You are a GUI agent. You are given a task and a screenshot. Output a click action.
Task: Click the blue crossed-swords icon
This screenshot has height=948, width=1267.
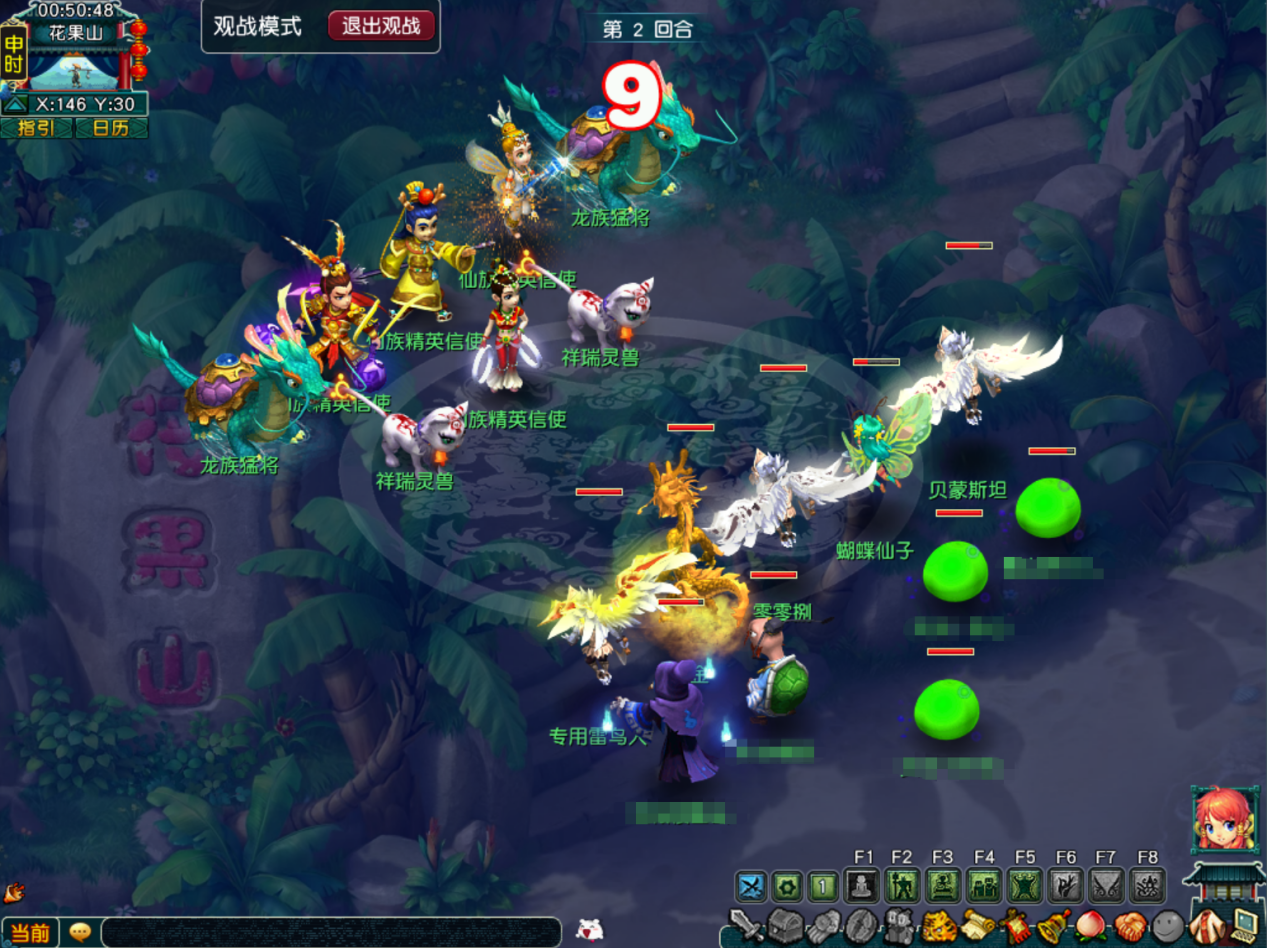[x=751, y=886]
